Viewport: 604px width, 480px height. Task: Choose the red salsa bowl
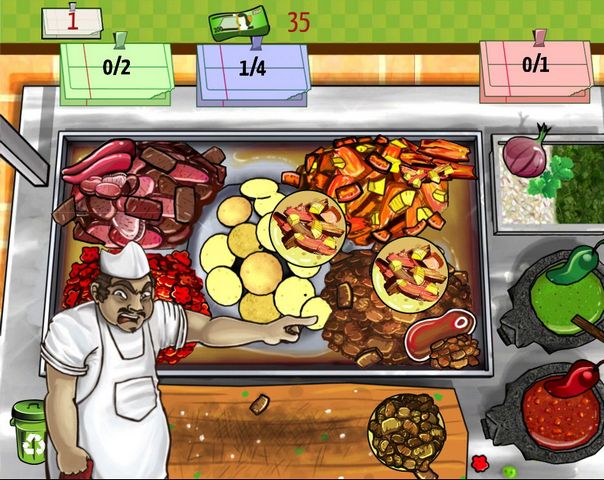(560, 408)
